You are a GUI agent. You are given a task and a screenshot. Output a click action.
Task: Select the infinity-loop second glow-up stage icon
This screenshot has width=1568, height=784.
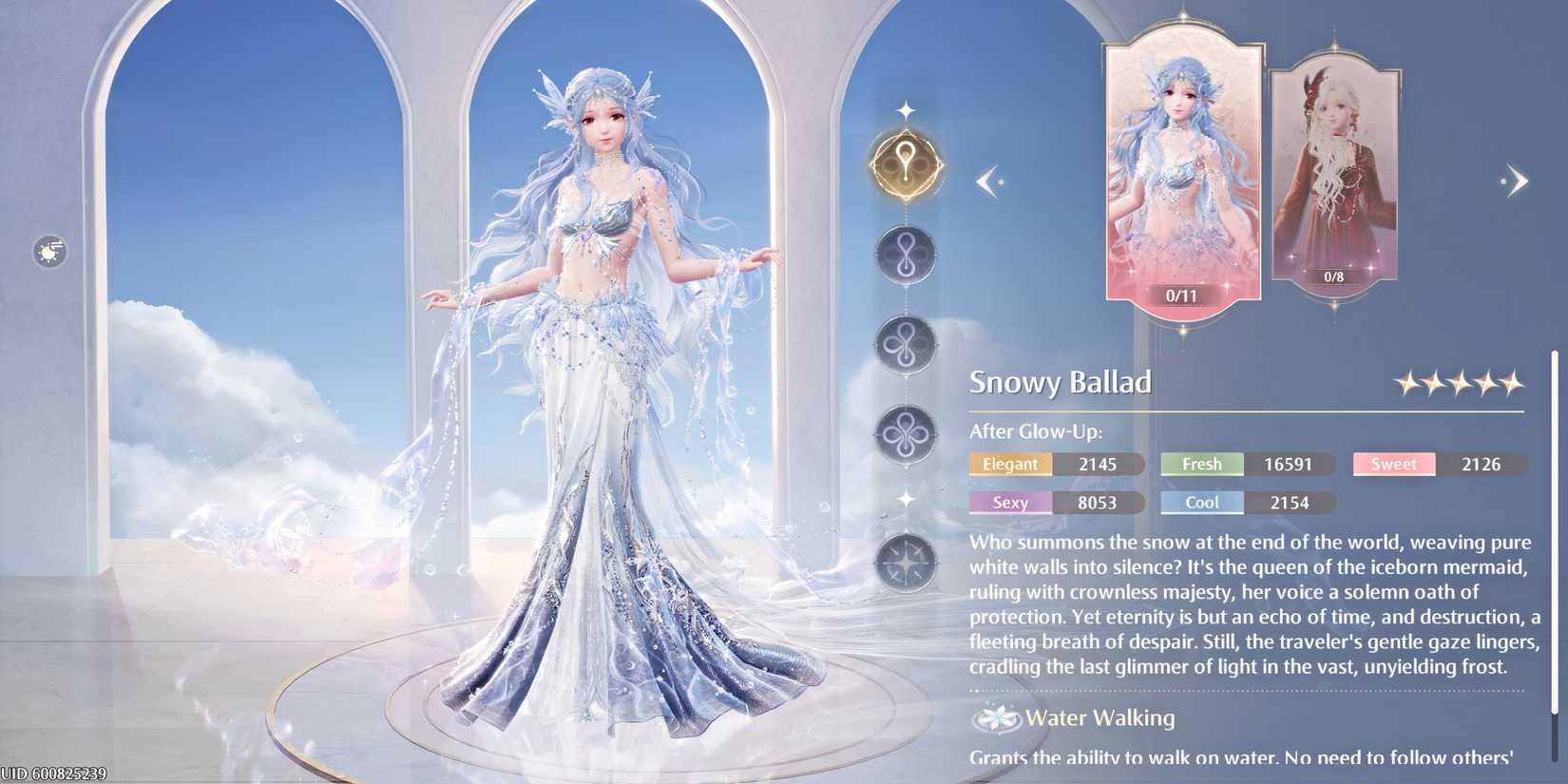pos(908,258)
